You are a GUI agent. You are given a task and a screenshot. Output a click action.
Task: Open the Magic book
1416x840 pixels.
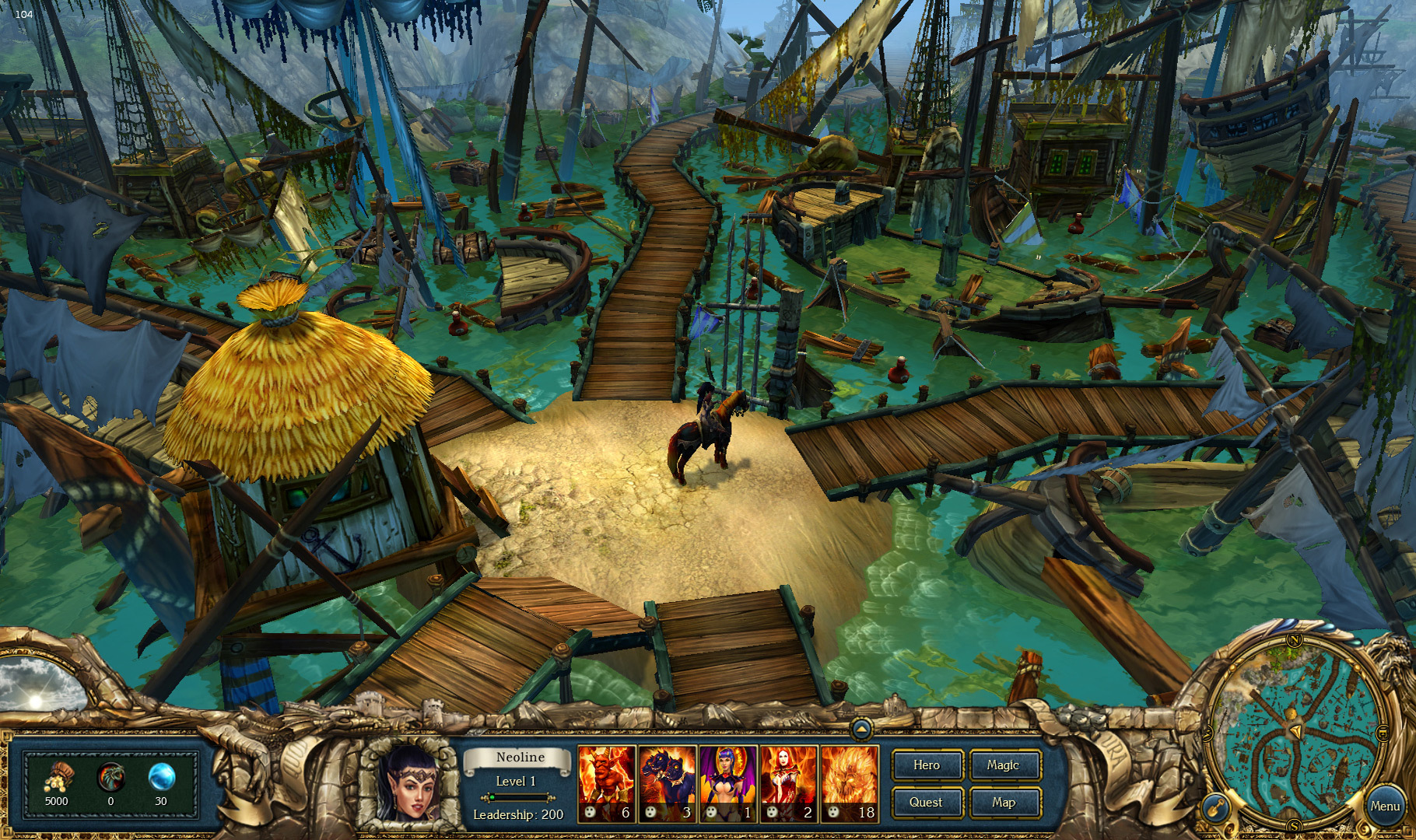1004,765
